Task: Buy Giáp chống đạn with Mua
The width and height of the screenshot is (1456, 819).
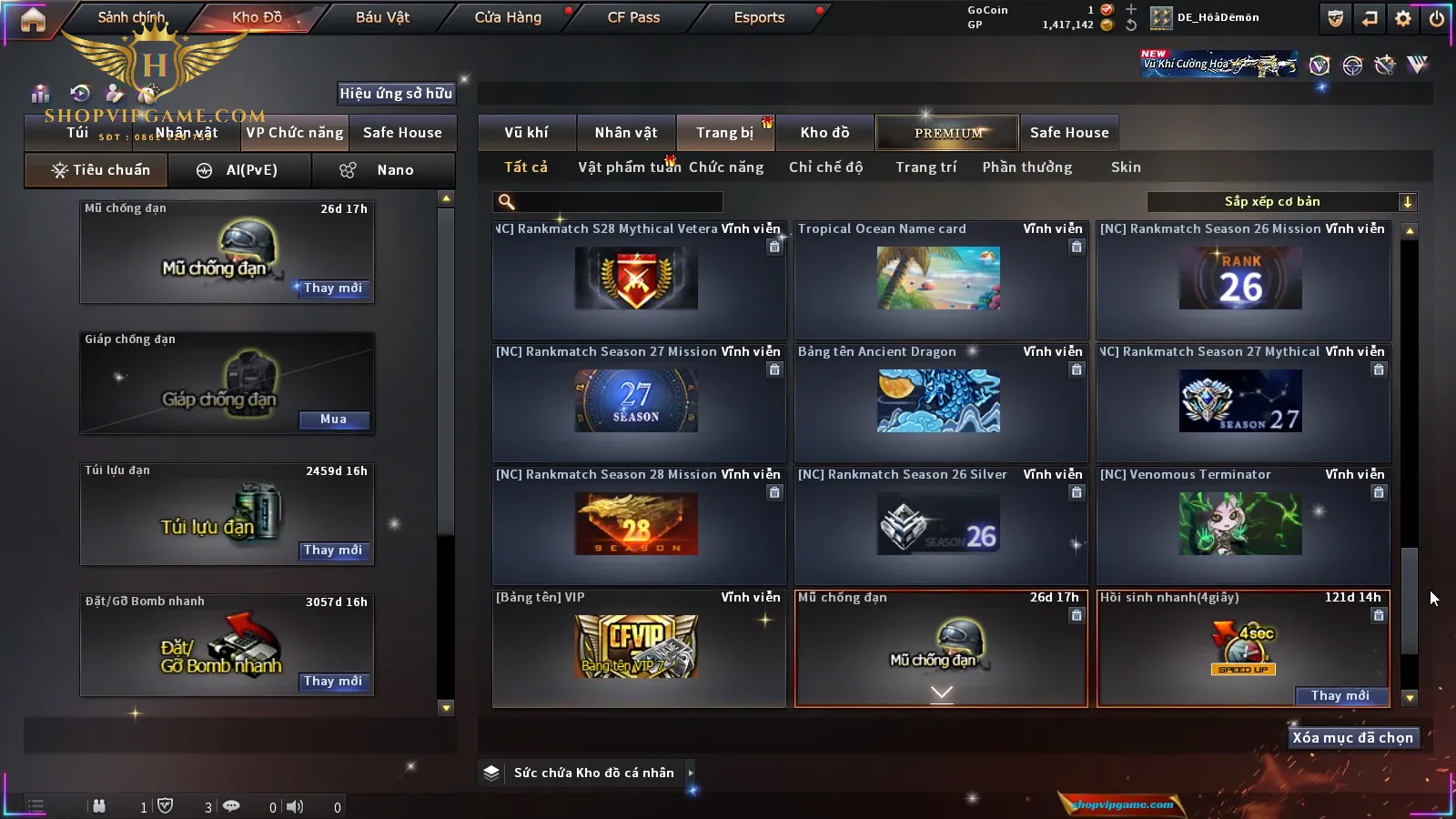Action: 333,420
